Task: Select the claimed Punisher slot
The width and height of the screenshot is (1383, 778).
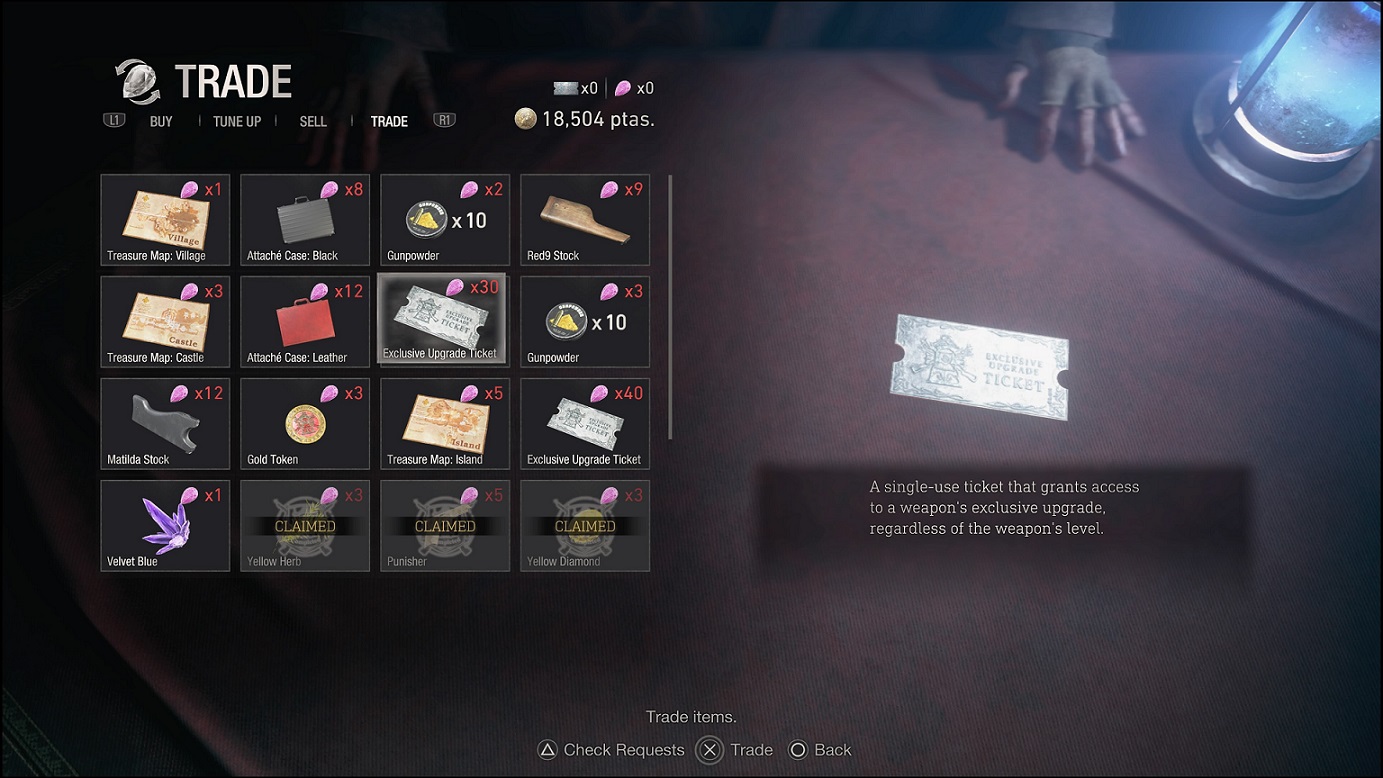Action: tap(444, 525)
